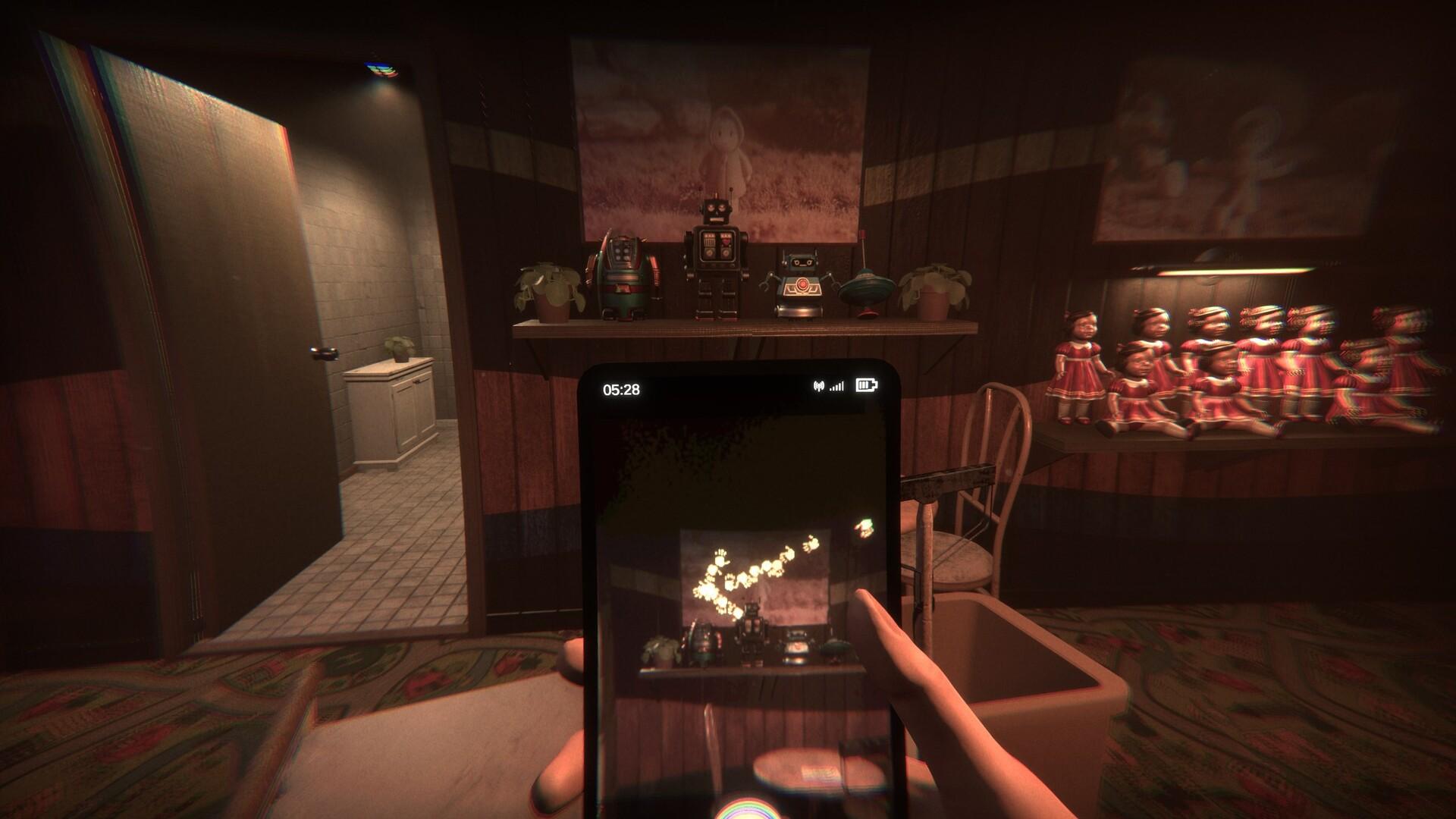Viewport: 1456px width, 819px height.
Task: Click the open door's handle
Action: 325,354
